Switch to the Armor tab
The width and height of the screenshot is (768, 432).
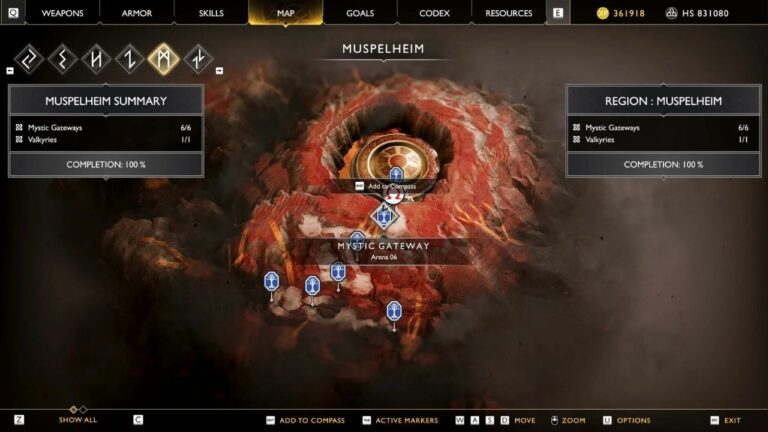tap(137, 13)
